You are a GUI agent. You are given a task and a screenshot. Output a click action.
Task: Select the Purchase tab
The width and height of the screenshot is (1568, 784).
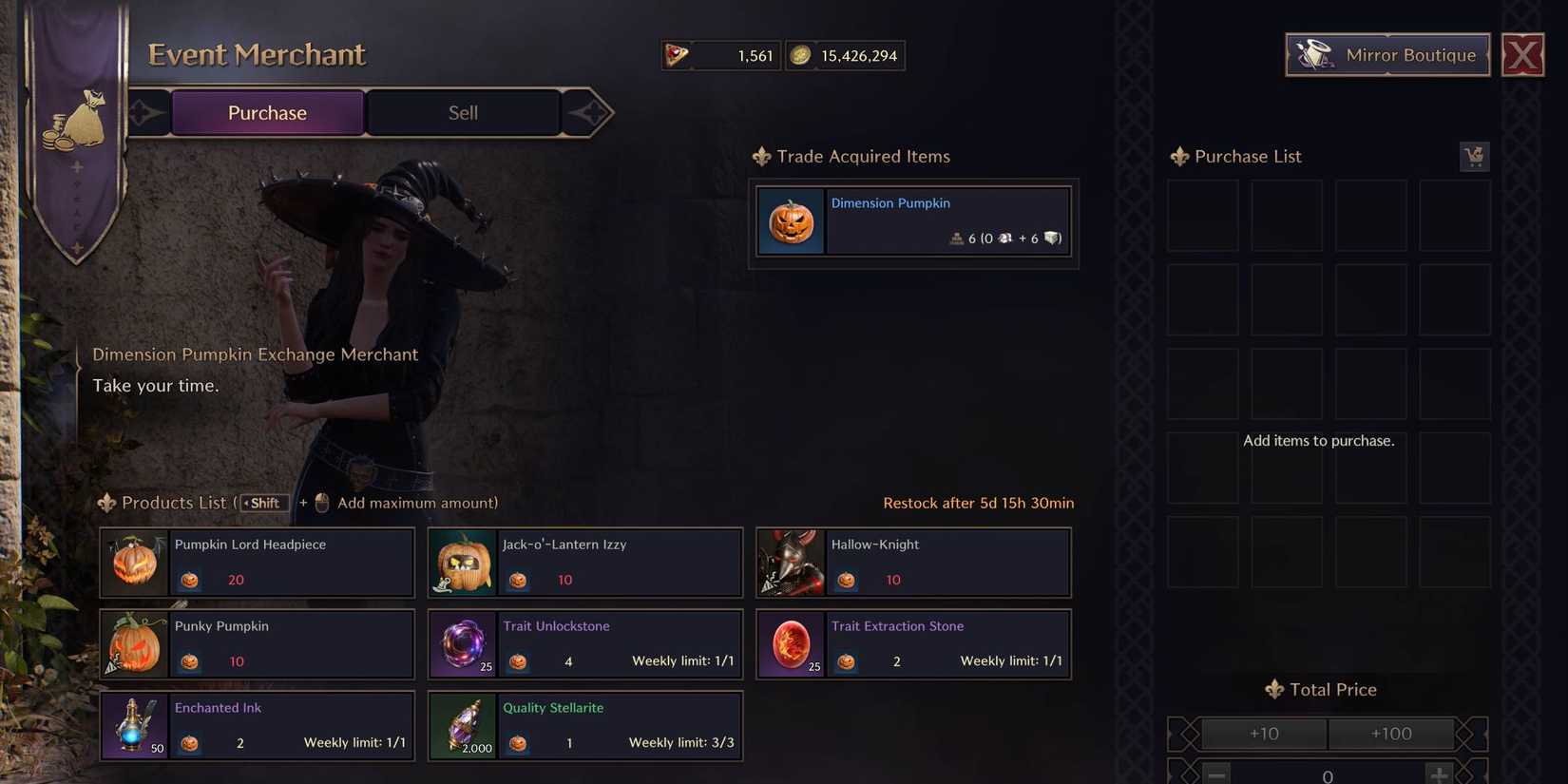pos(267,112)
